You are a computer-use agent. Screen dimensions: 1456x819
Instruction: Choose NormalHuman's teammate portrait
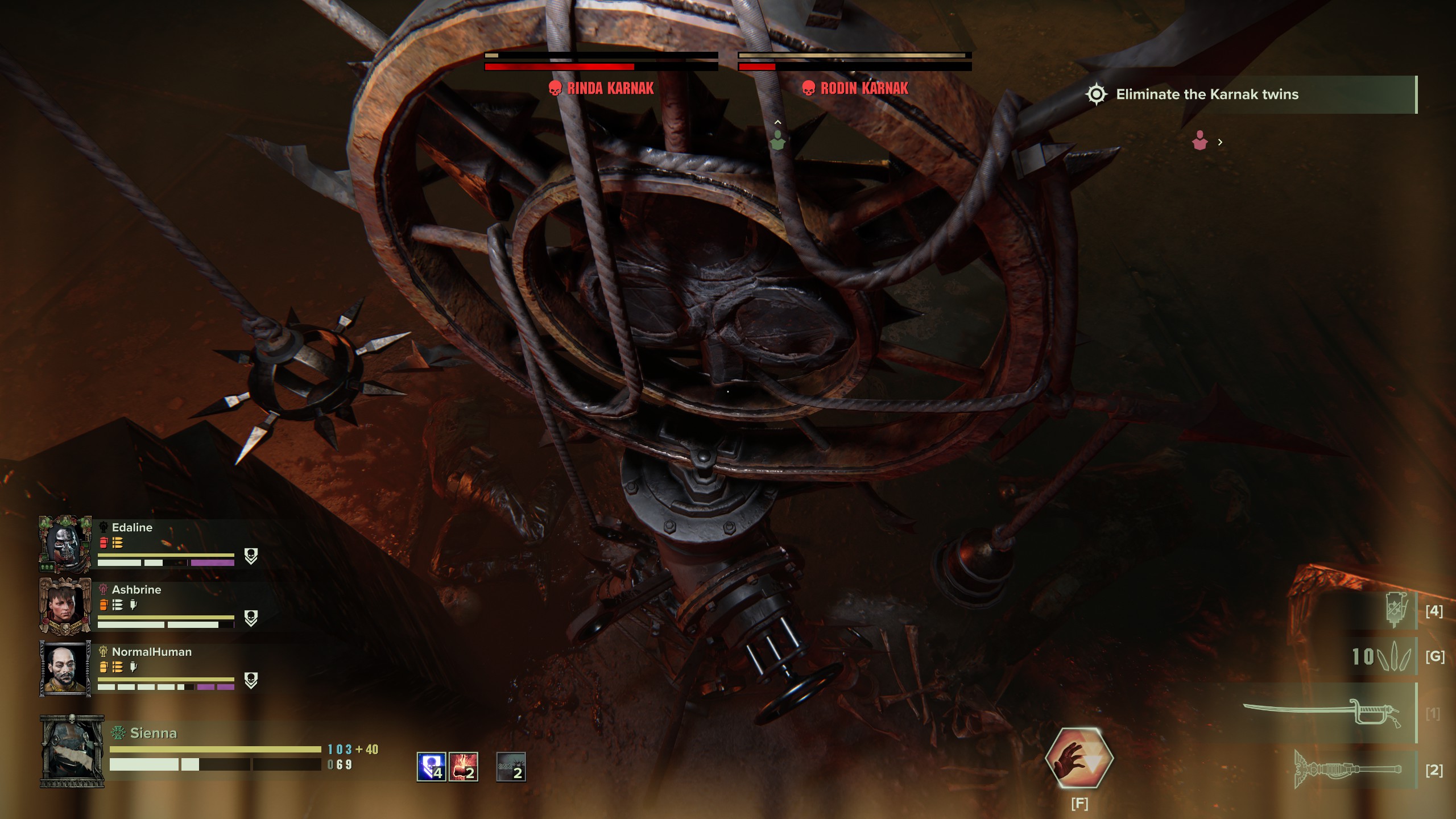coord(65,668)
